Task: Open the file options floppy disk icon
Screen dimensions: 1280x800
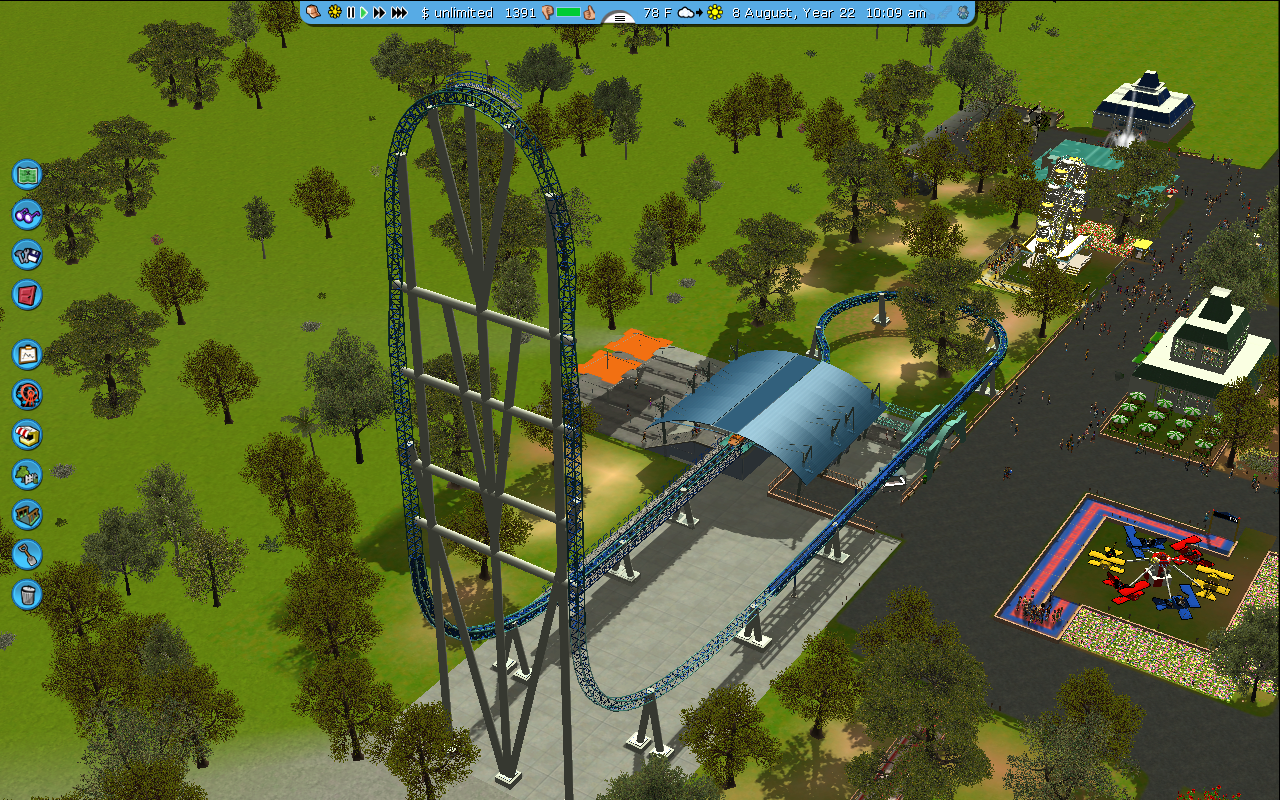Action: pos(27,254)
